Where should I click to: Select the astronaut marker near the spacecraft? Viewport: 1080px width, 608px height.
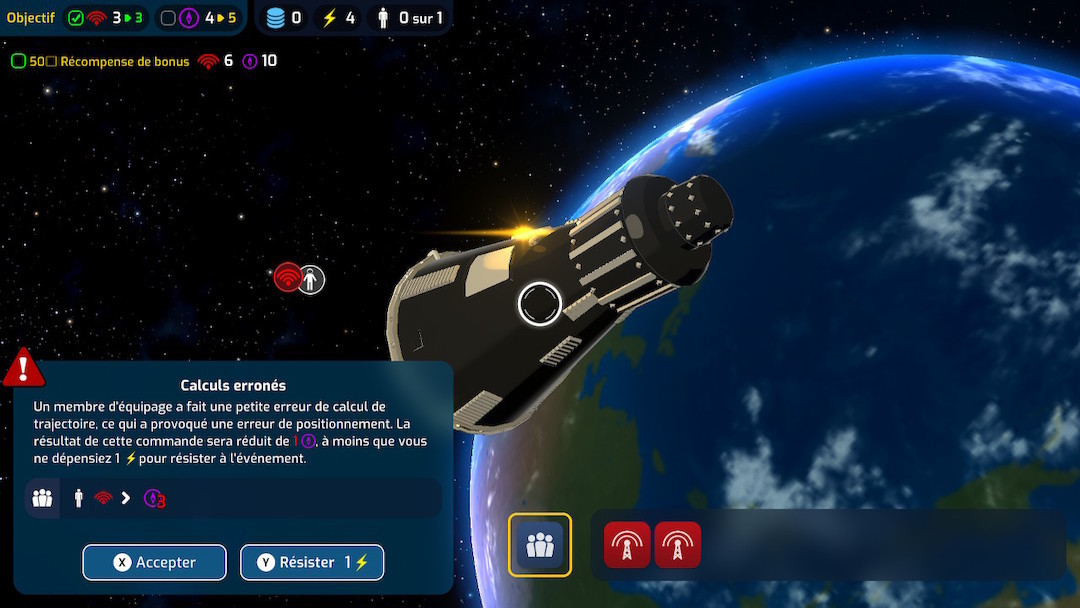(x=312, y=280)
